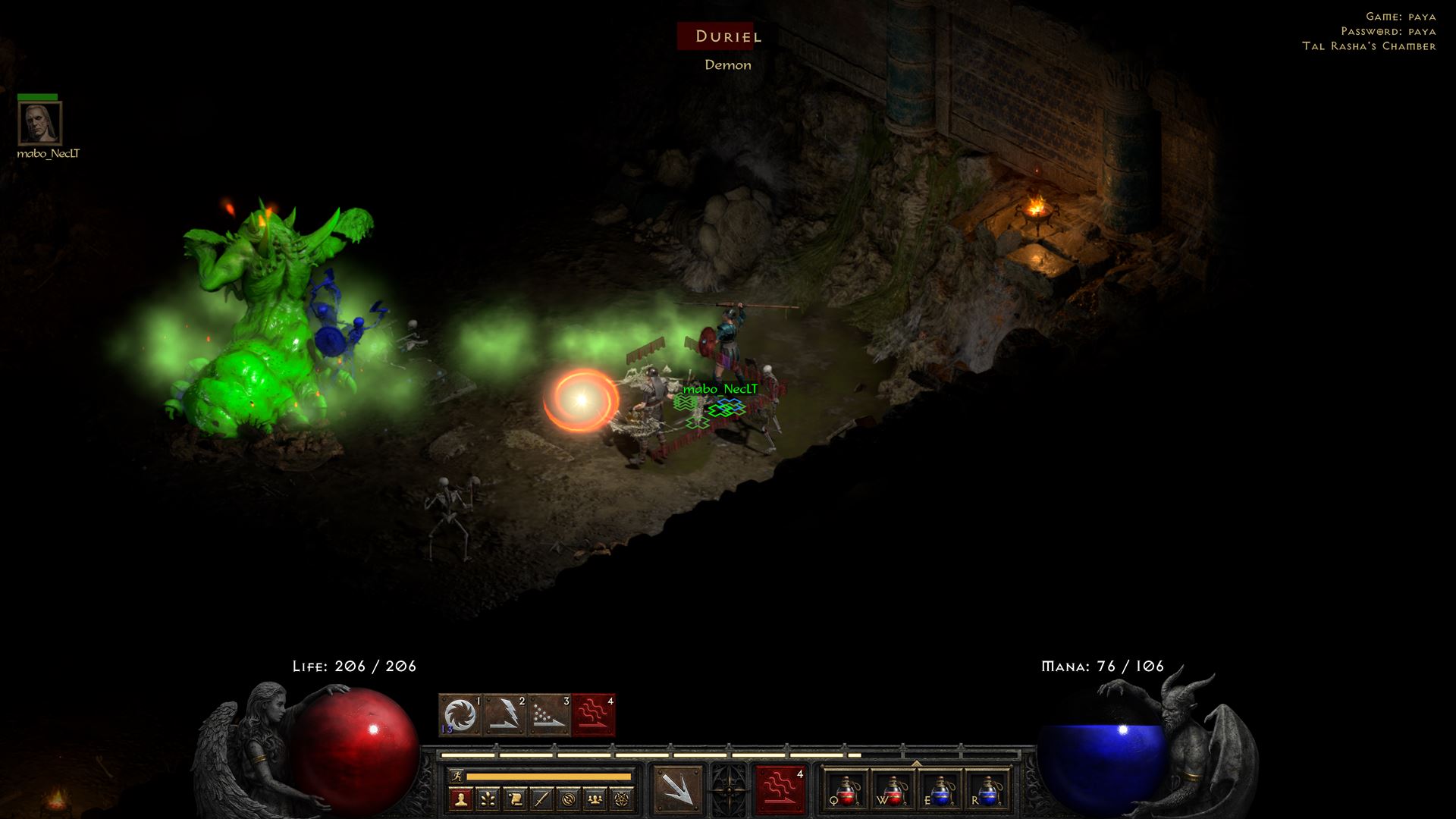Image resolution: width=1456 pixels, height=819 pixels.
Task: Drink the blue mana potion in belt slot R
Action: tap(987, 790)
